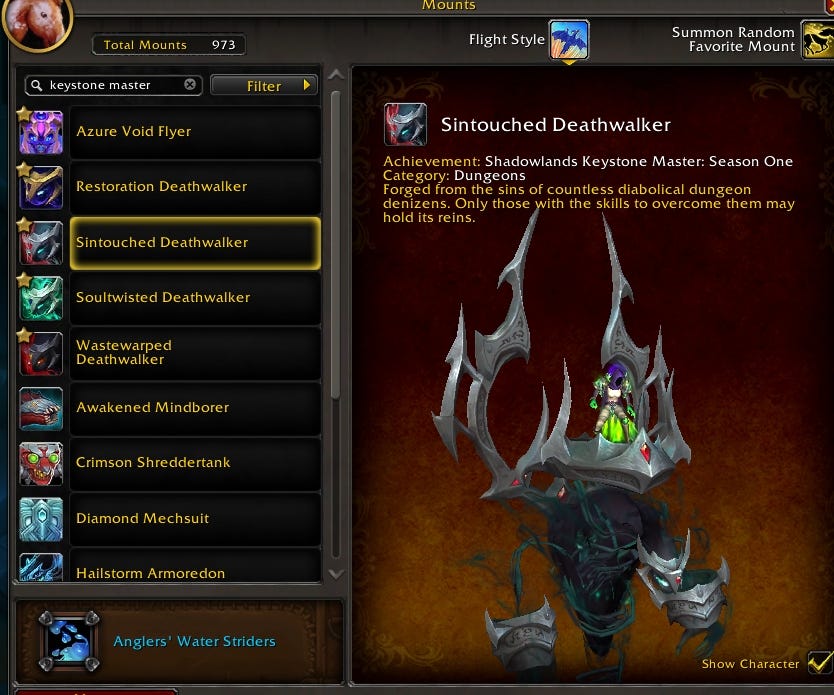834x695 pixels.
Task: Select Hailstorm Armoredon mount
Action: tap(170, 570)
